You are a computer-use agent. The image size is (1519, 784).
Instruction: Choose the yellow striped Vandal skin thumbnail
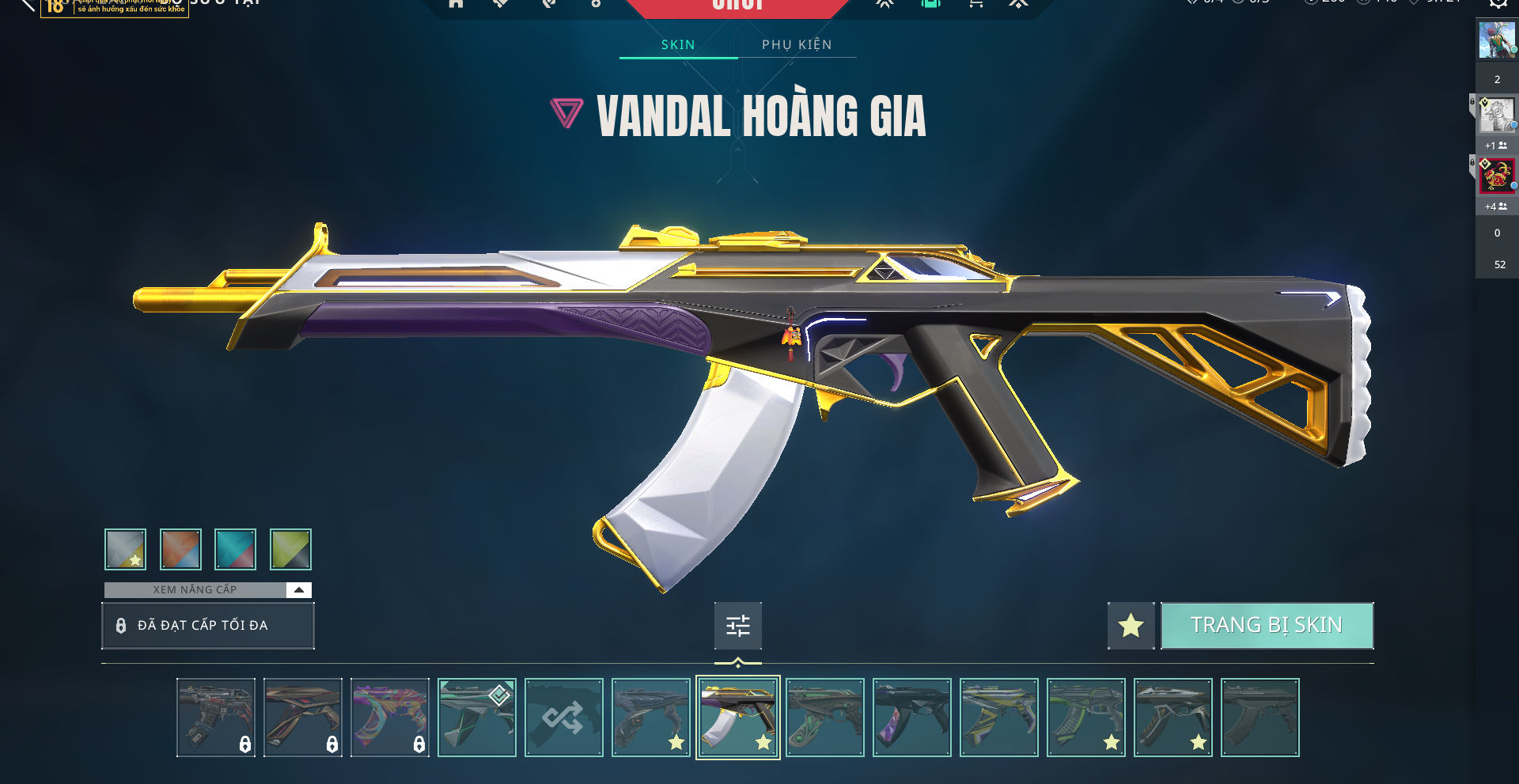coord(998,718)
